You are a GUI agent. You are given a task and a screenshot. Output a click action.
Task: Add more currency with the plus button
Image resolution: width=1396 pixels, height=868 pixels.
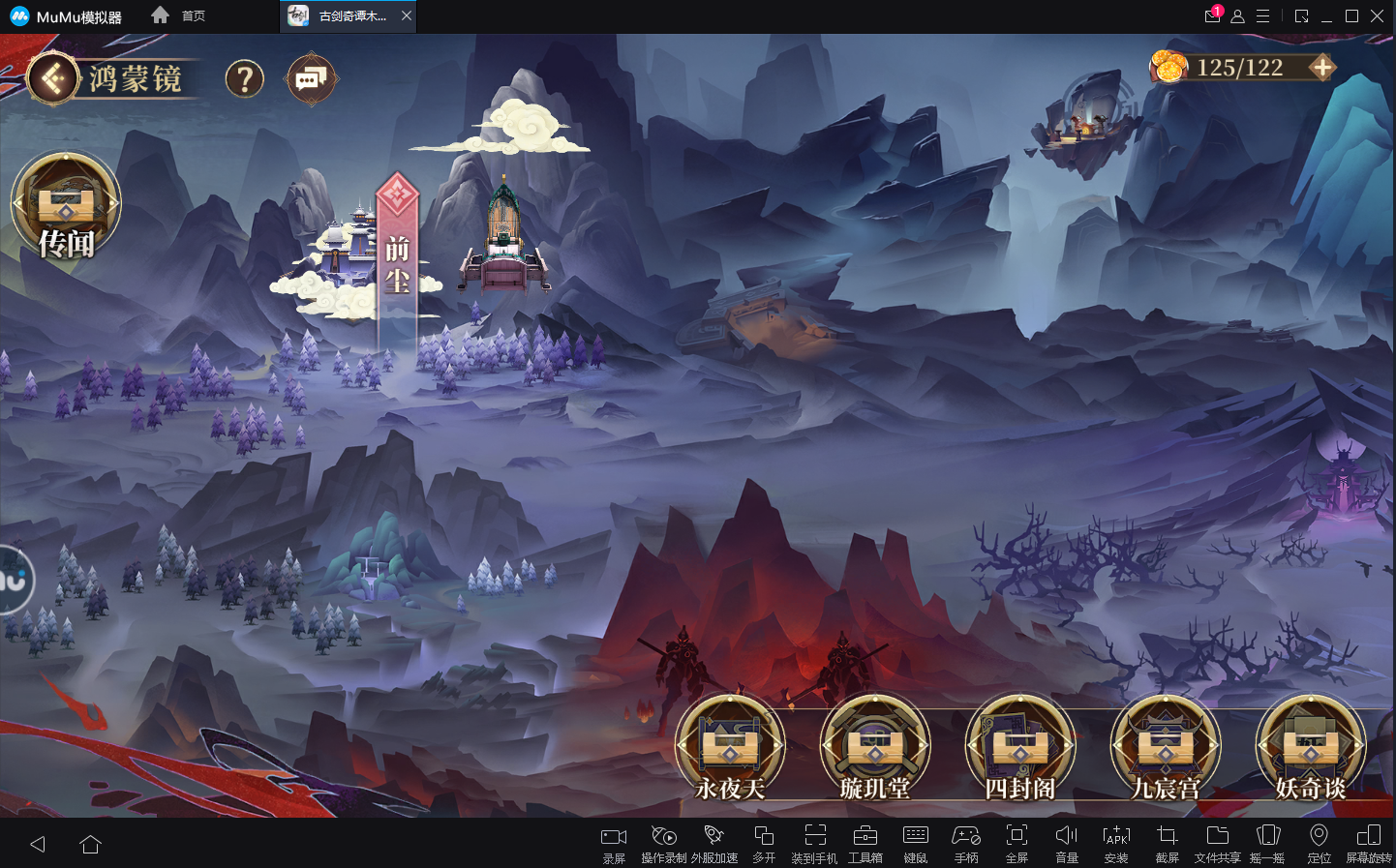coord(1321,68)
